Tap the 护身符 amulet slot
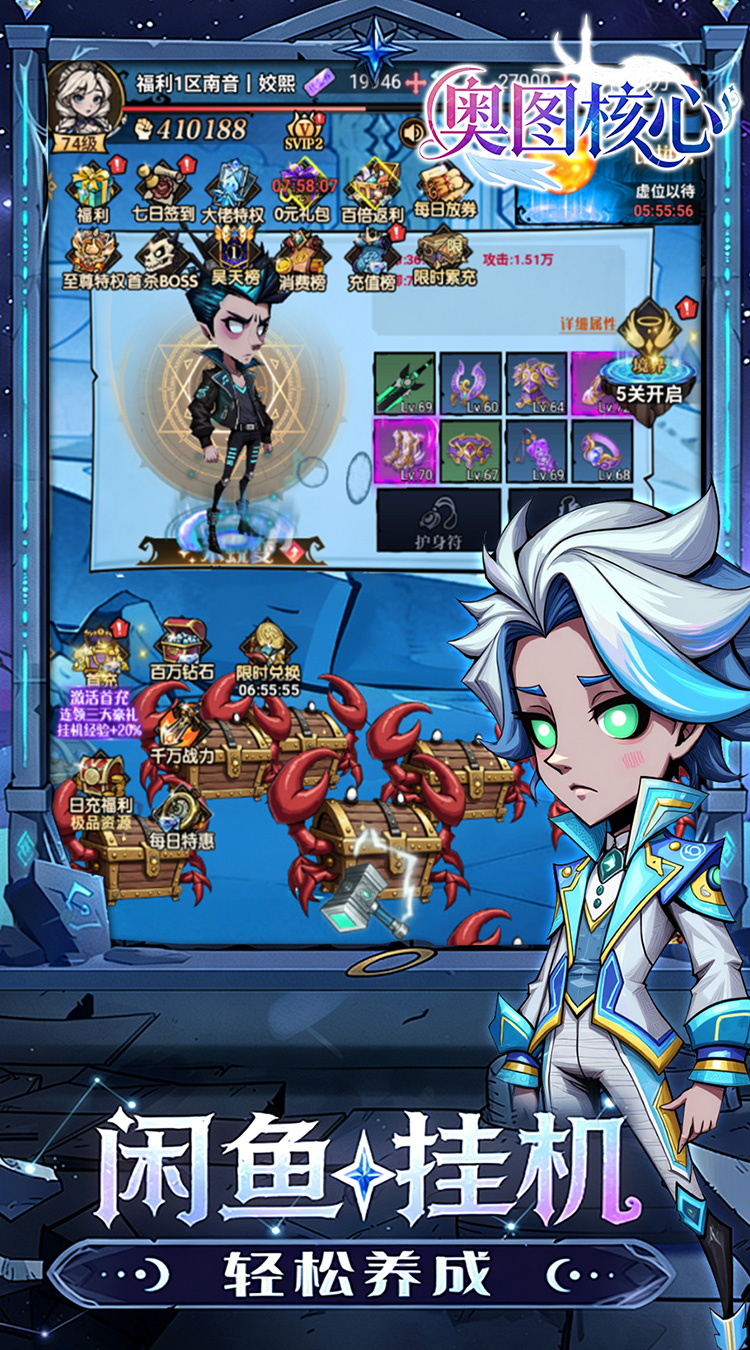This screenshot has height=1350, width=750. [438, 520]
